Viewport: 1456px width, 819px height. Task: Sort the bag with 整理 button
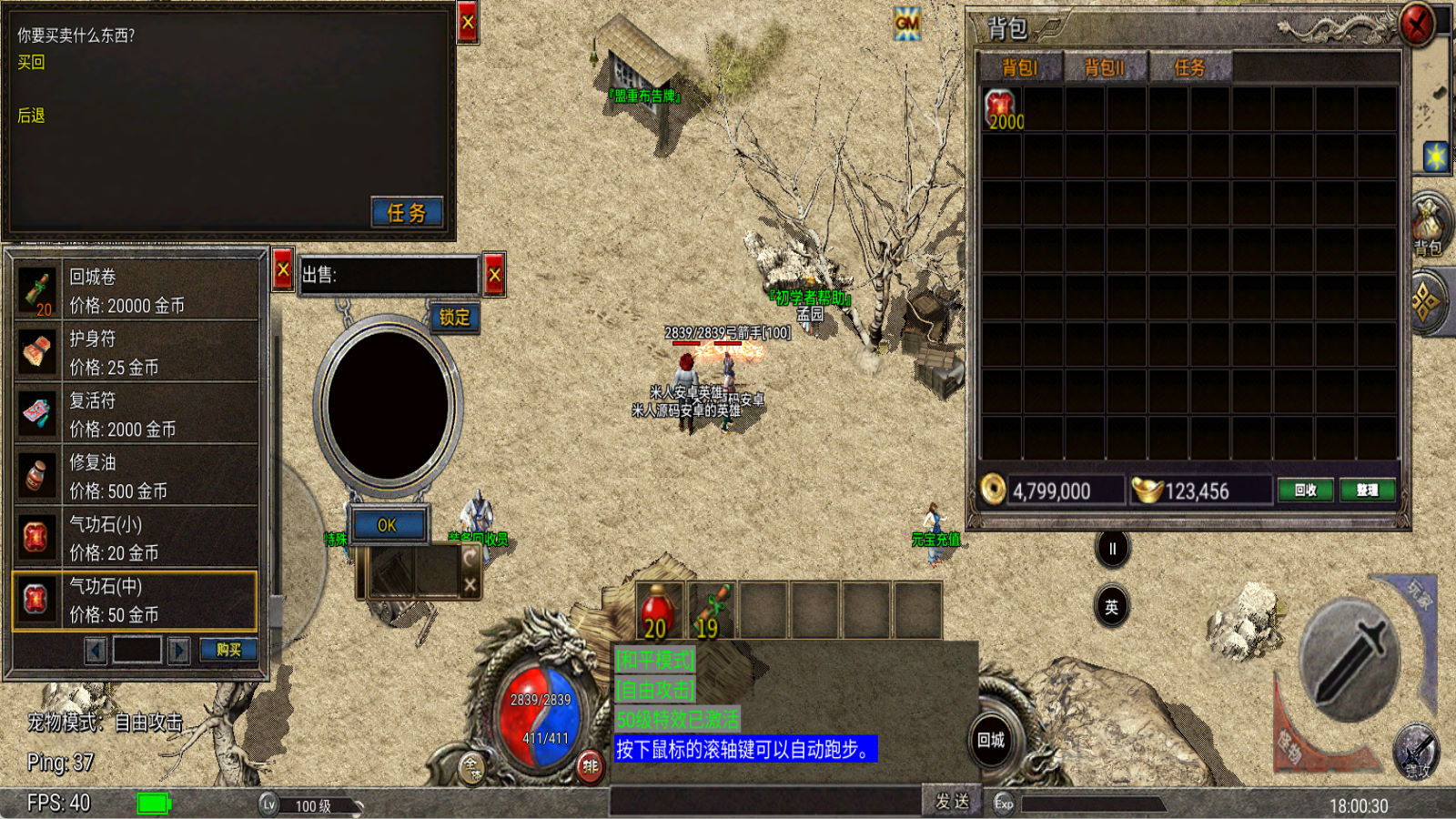(x=1366, y=490)
